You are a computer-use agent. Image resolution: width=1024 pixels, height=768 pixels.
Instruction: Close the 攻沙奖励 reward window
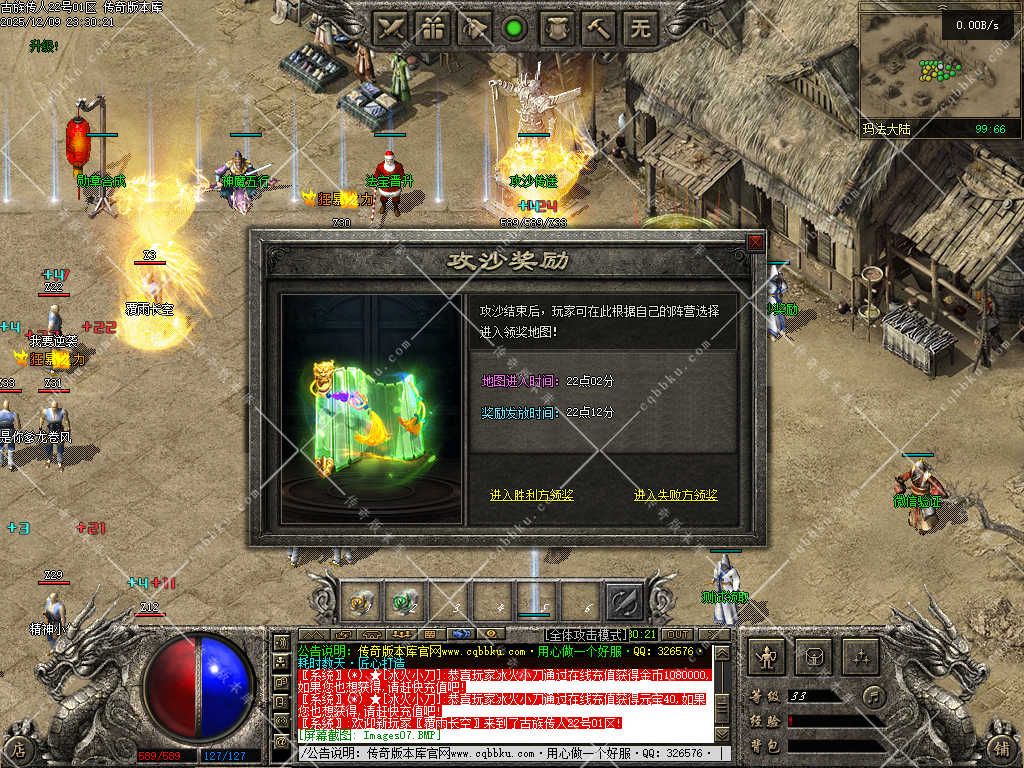(756, 242)
